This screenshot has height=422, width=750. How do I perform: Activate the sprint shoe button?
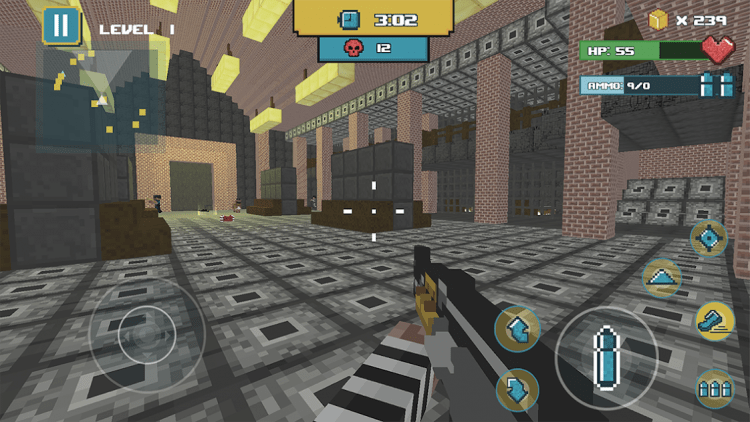pos(714,321)
